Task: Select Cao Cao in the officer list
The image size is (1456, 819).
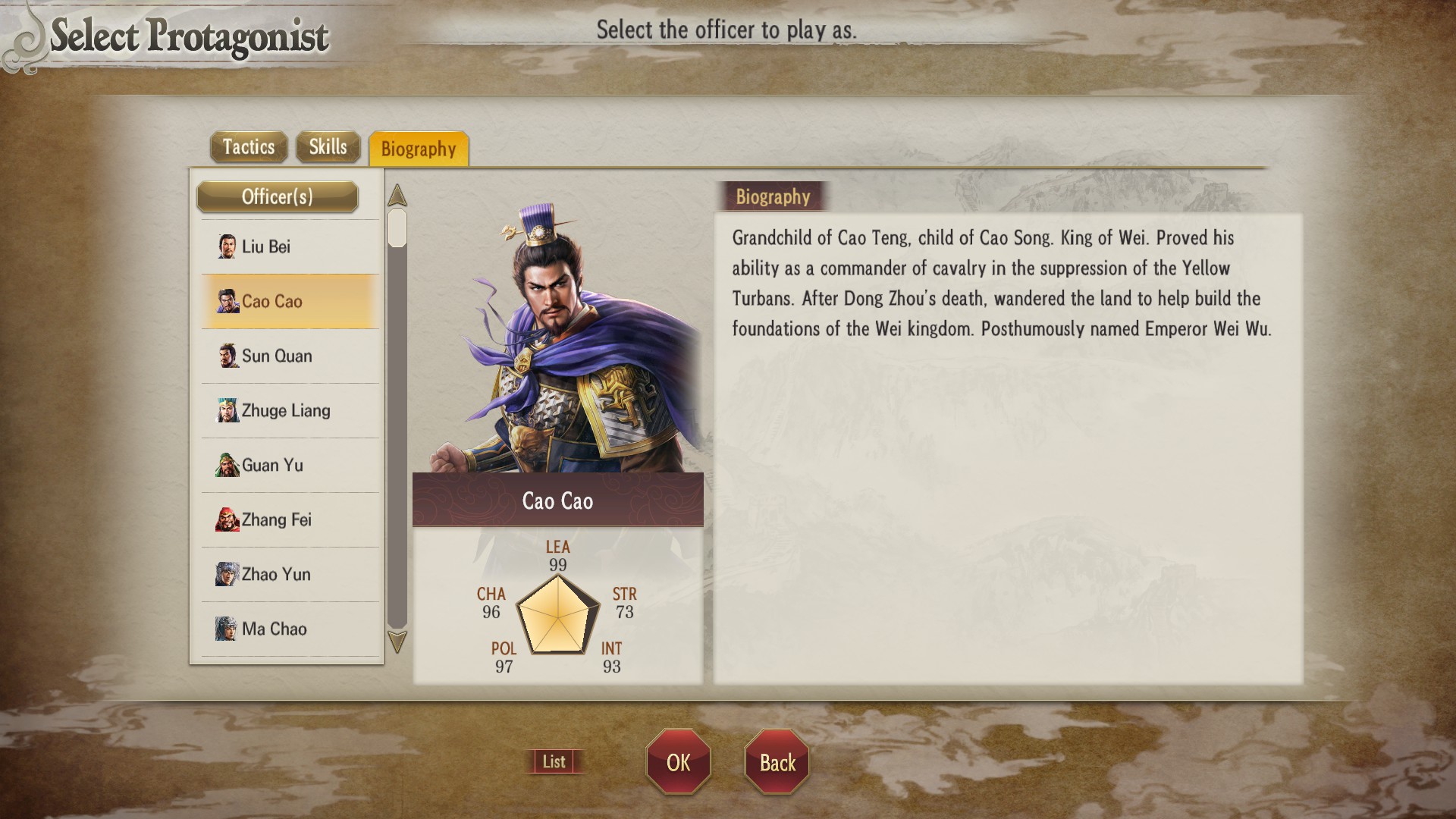Action: coord(290,302)
